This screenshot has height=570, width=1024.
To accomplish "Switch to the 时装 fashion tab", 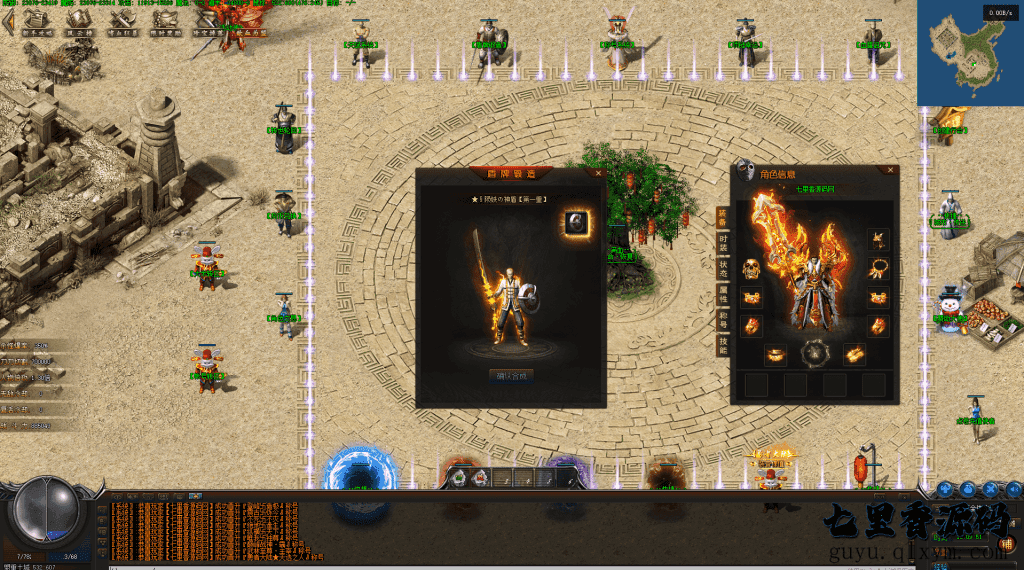I will 722,243.
